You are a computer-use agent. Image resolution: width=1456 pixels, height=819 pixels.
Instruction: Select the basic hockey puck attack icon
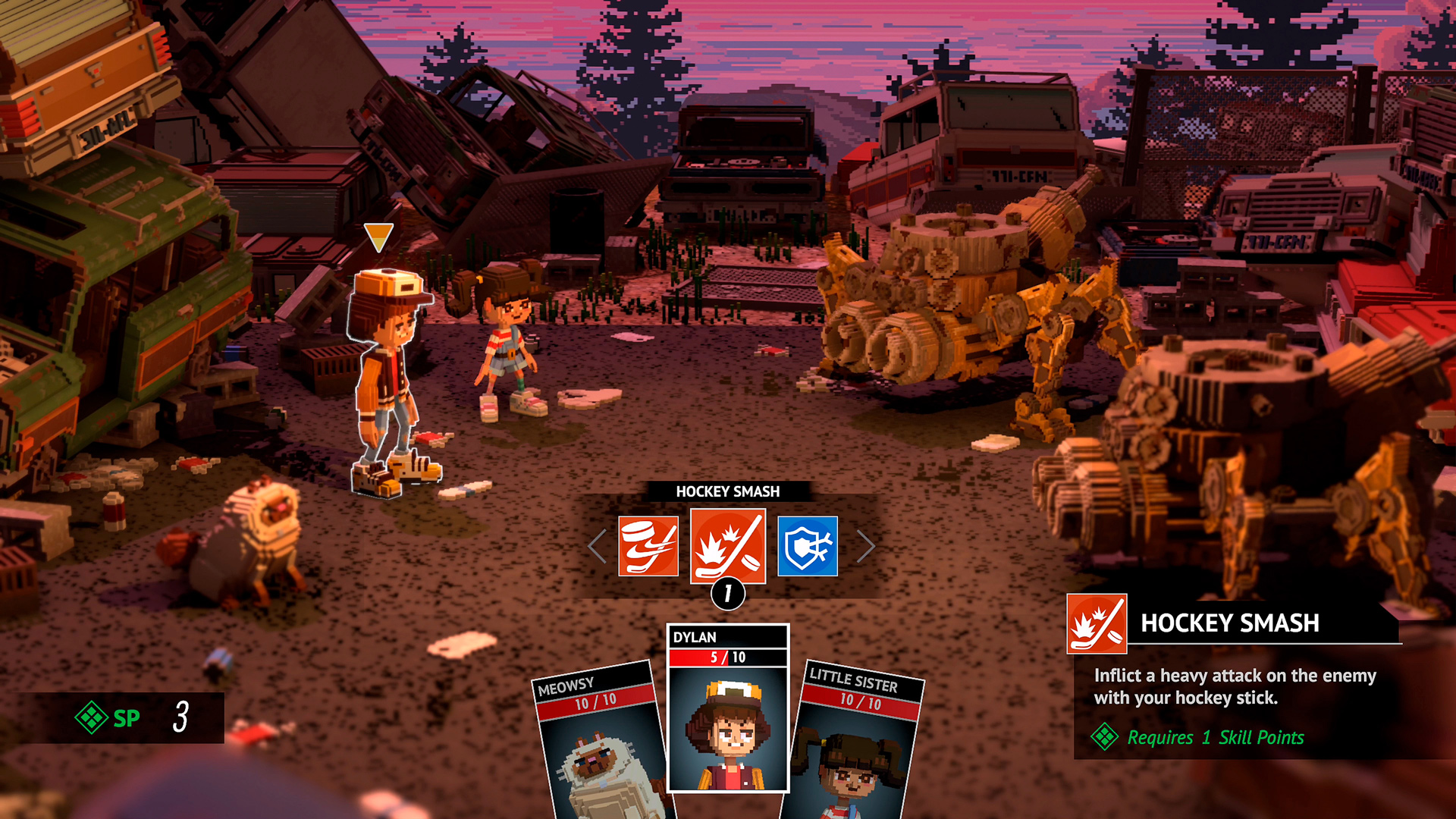648,545
